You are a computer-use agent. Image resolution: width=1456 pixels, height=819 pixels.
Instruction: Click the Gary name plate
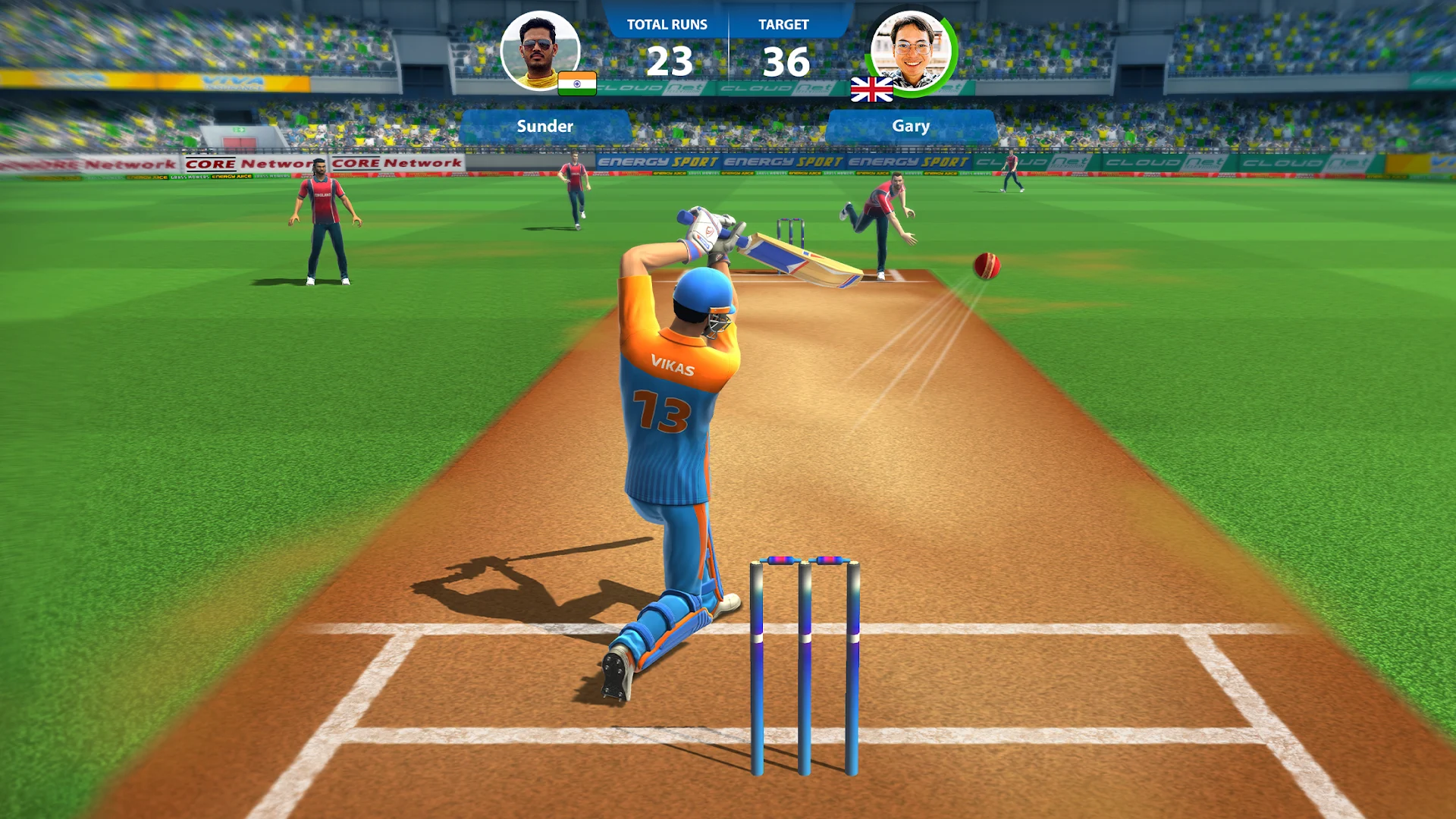pos(912,126)
